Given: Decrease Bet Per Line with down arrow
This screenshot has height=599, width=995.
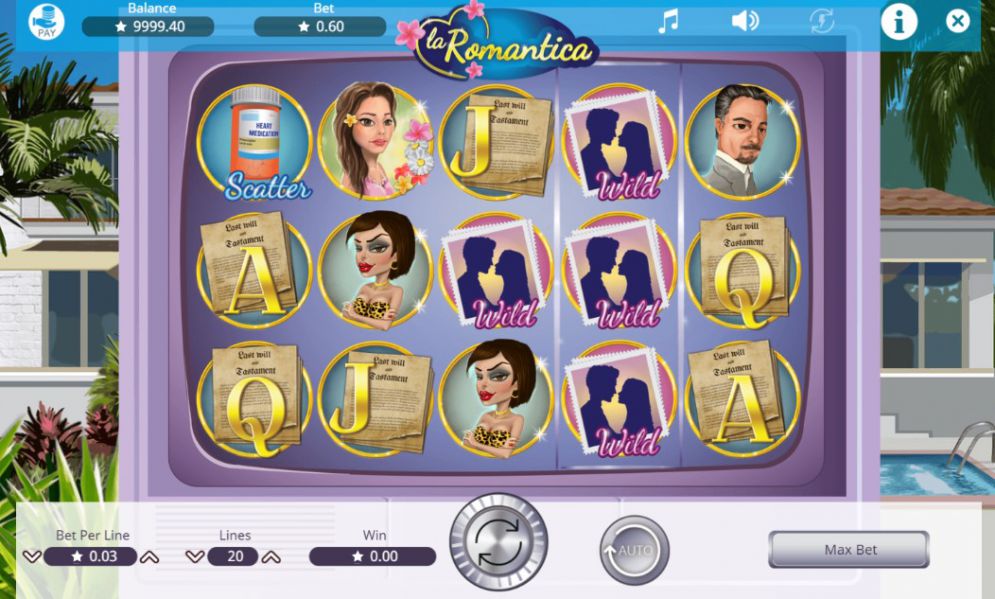Looking at the screenshot, I should [32, 557].
